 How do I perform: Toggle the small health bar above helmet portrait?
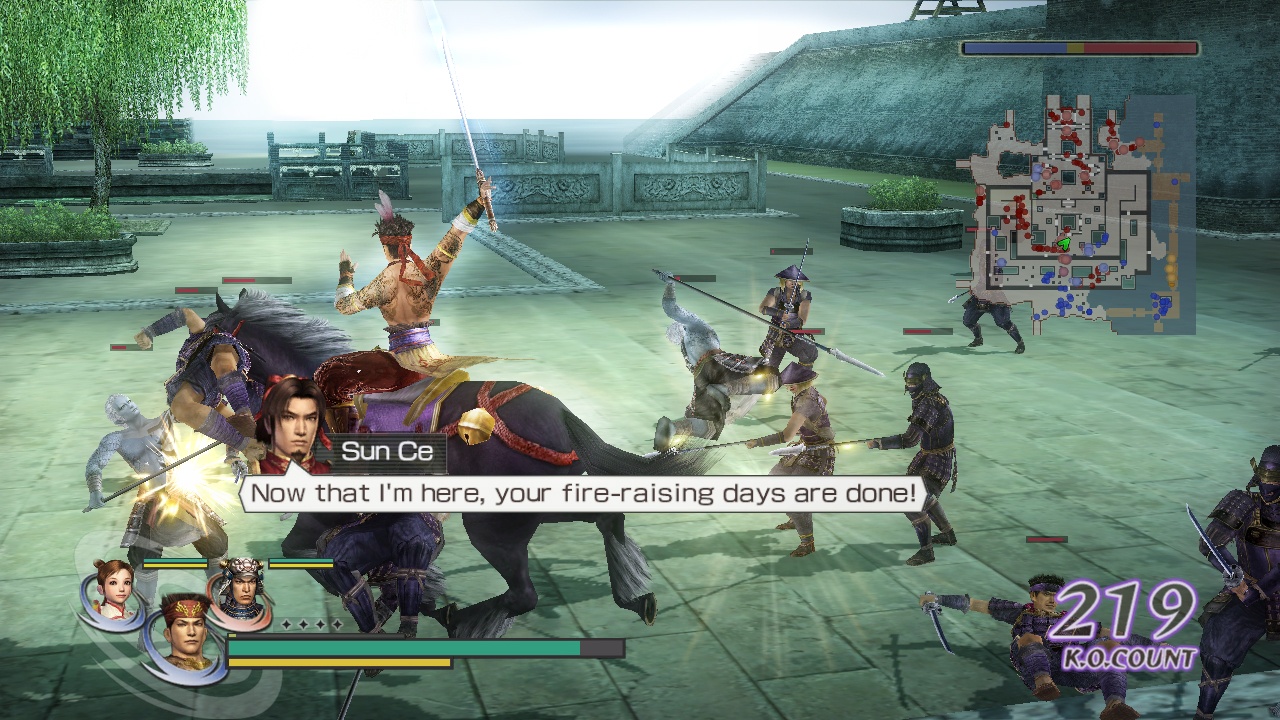tap(299, 563)
